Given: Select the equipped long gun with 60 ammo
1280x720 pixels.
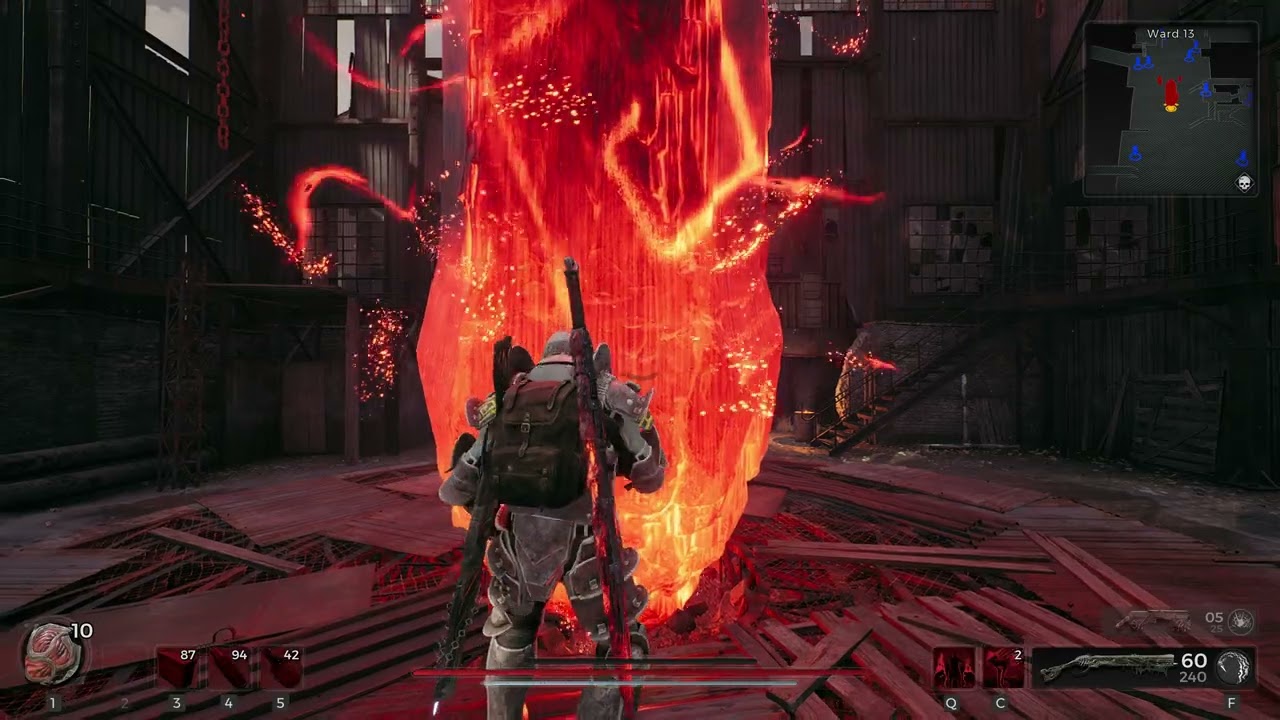Looking at the screenshot, I should coord(1120,668).
